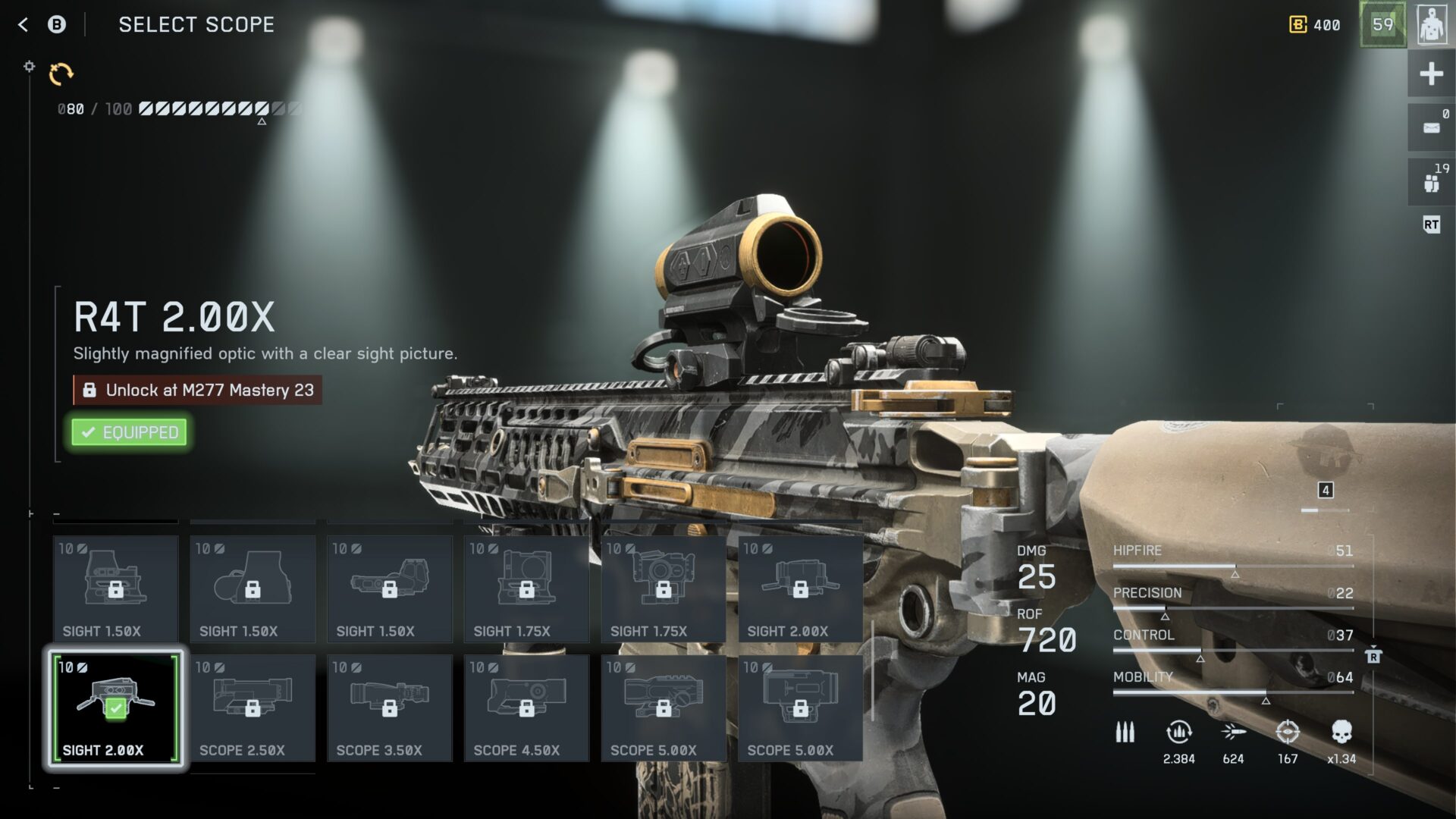Viewport: 1456px width, 819px height.
Task: Go back using the top-left arrow
Action: coord(23,25)
